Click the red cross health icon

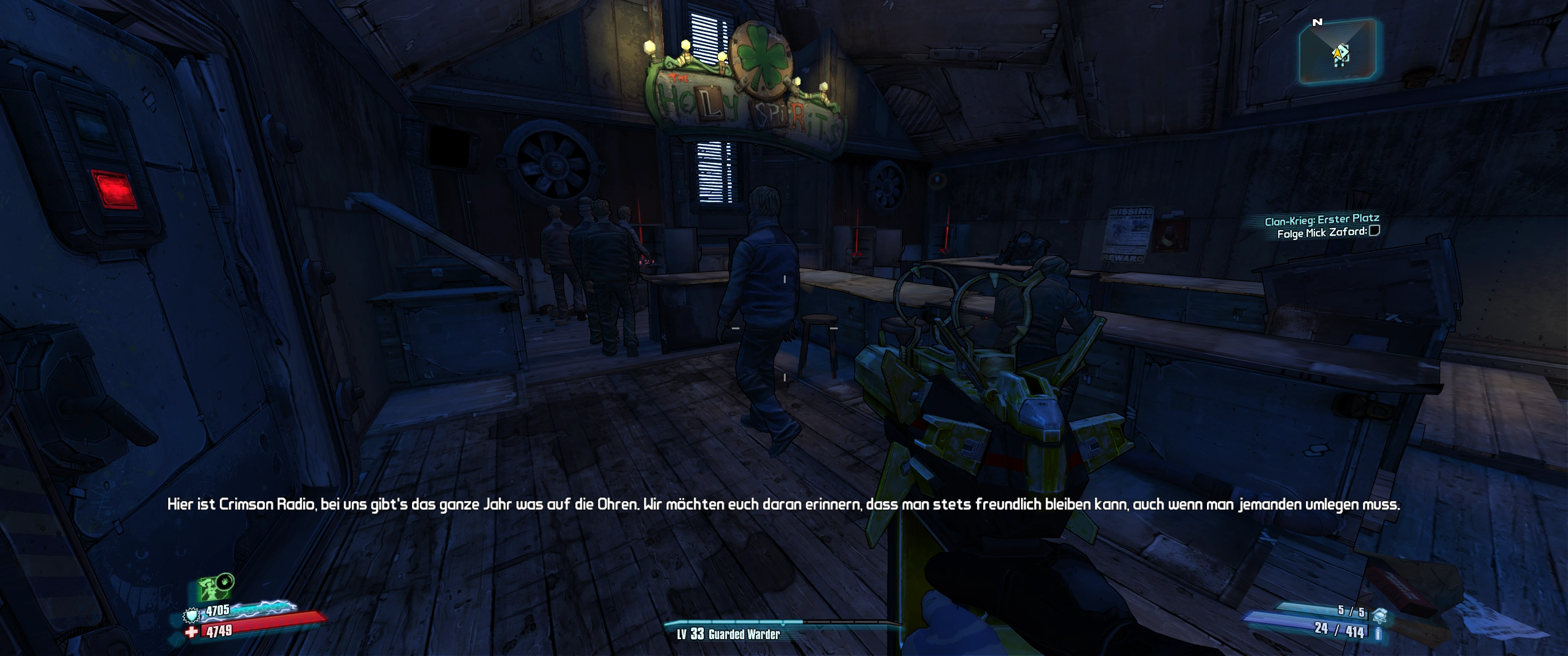point(192,632)
